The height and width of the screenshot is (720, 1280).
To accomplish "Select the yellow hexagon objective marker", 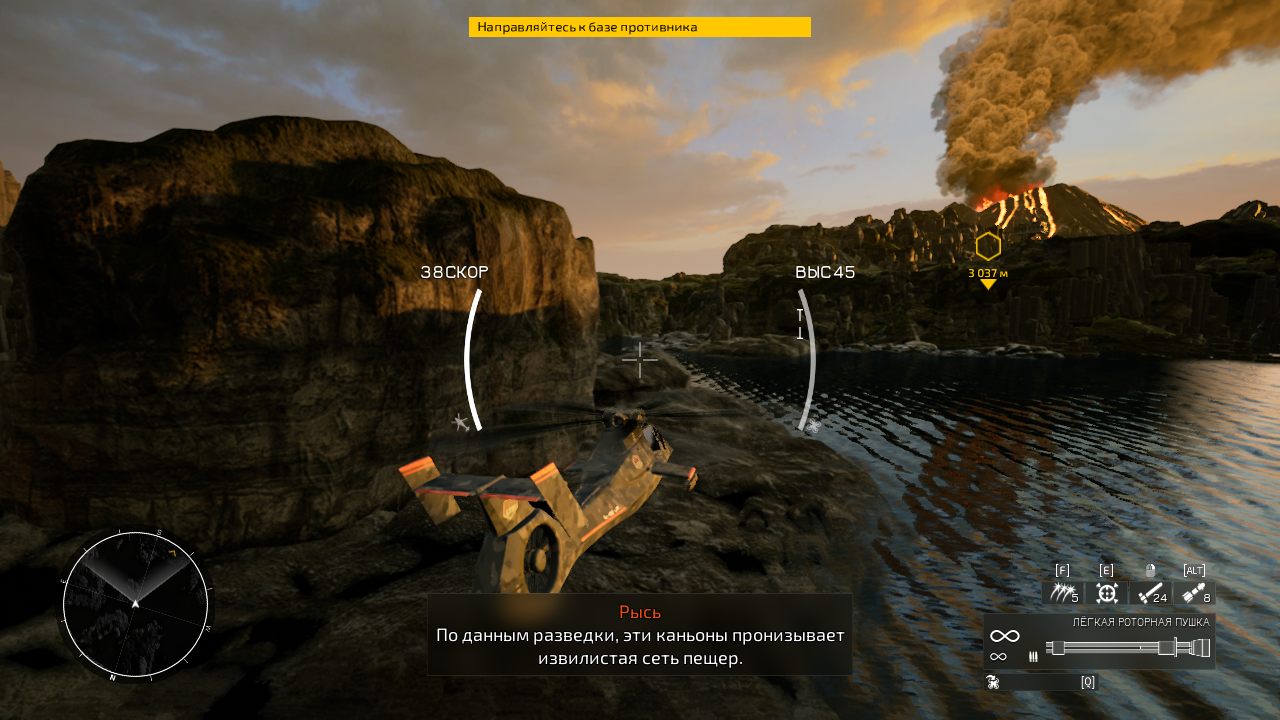I will point(988,246).
